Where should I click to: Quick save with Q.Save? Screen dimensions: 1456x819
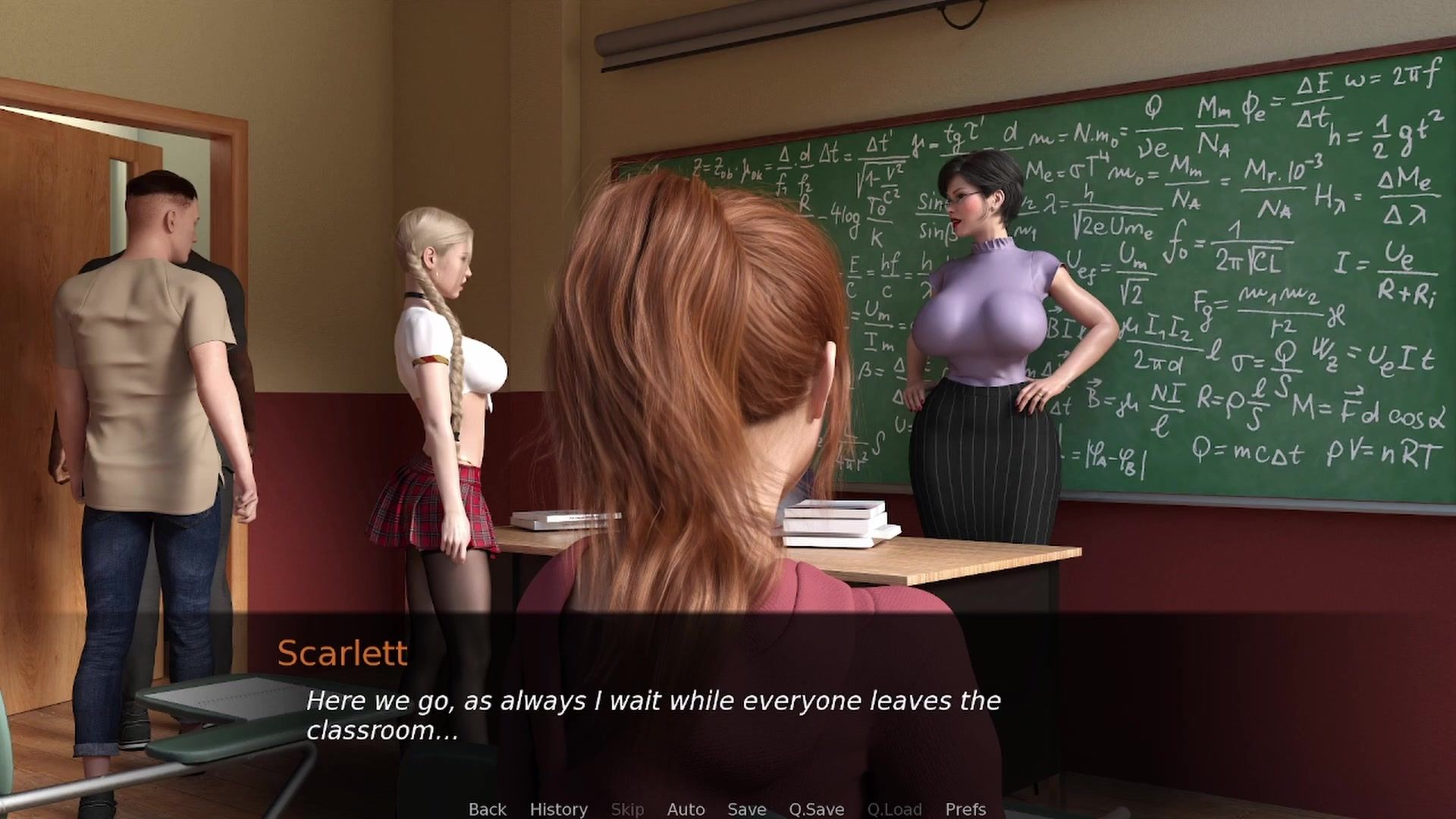click(816, 809)
